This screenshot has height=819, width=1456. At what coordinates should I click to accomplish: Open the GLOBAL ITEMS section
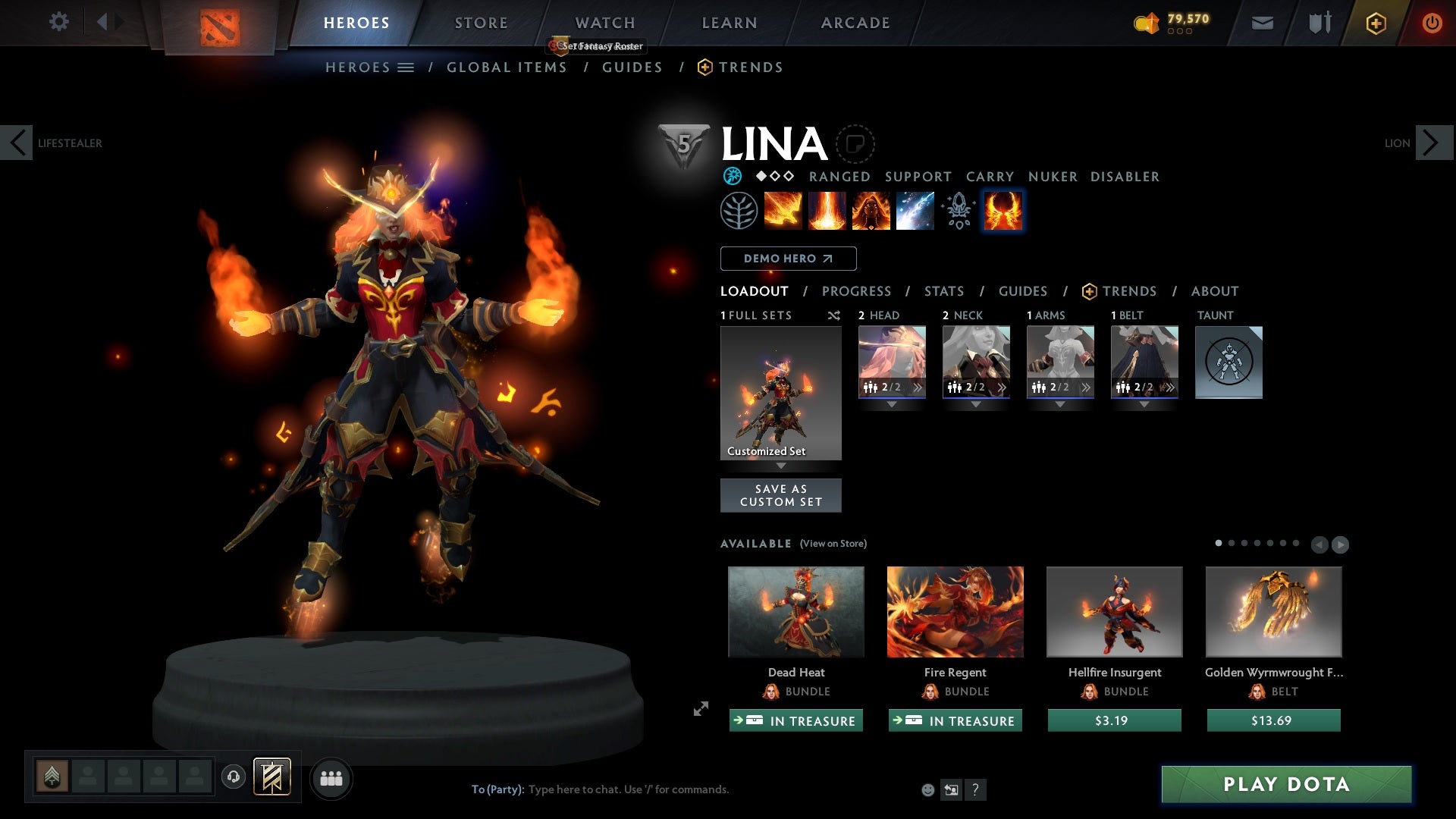click(507, 67)
